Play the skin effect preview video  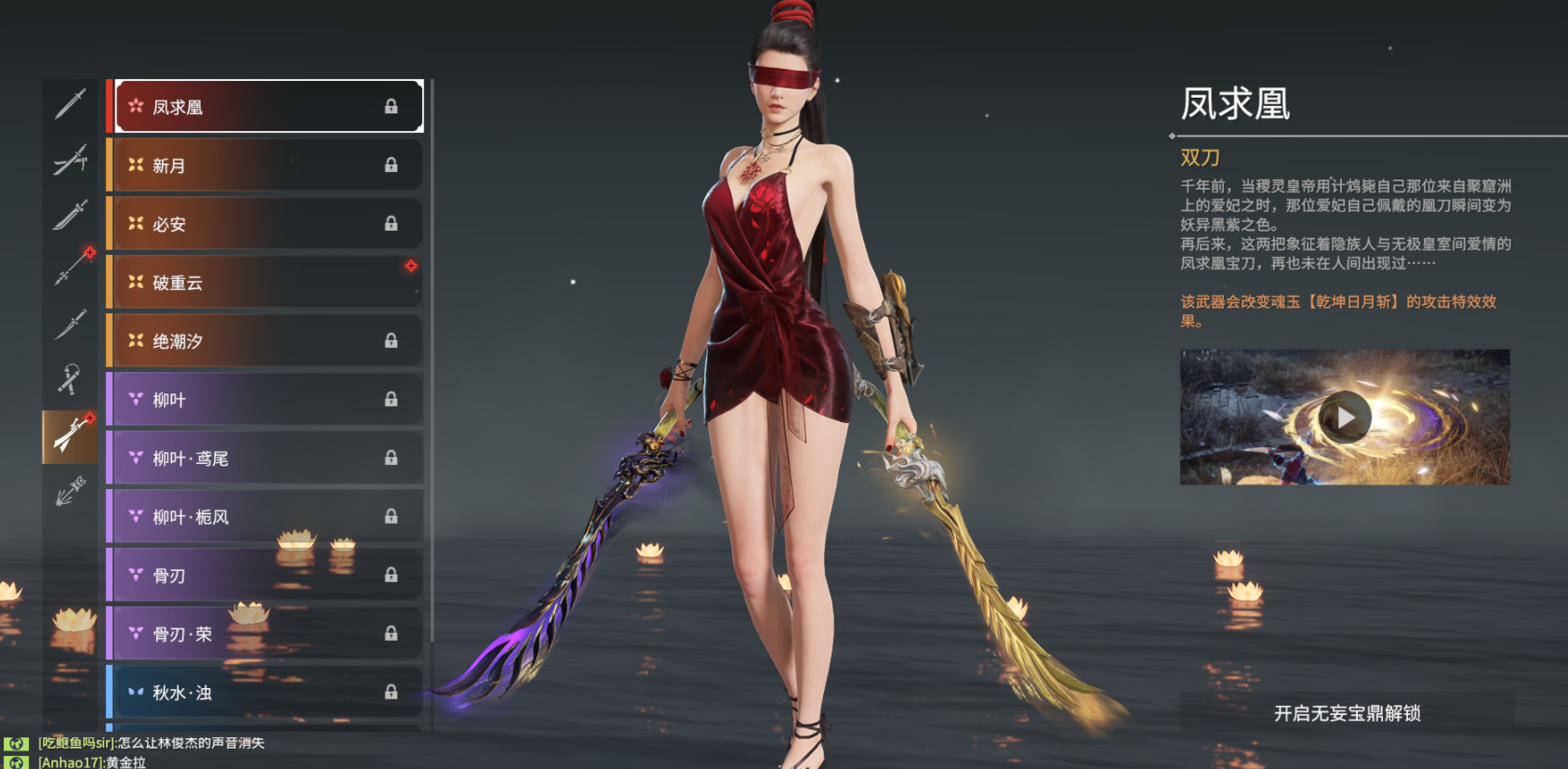[1345, 418]
